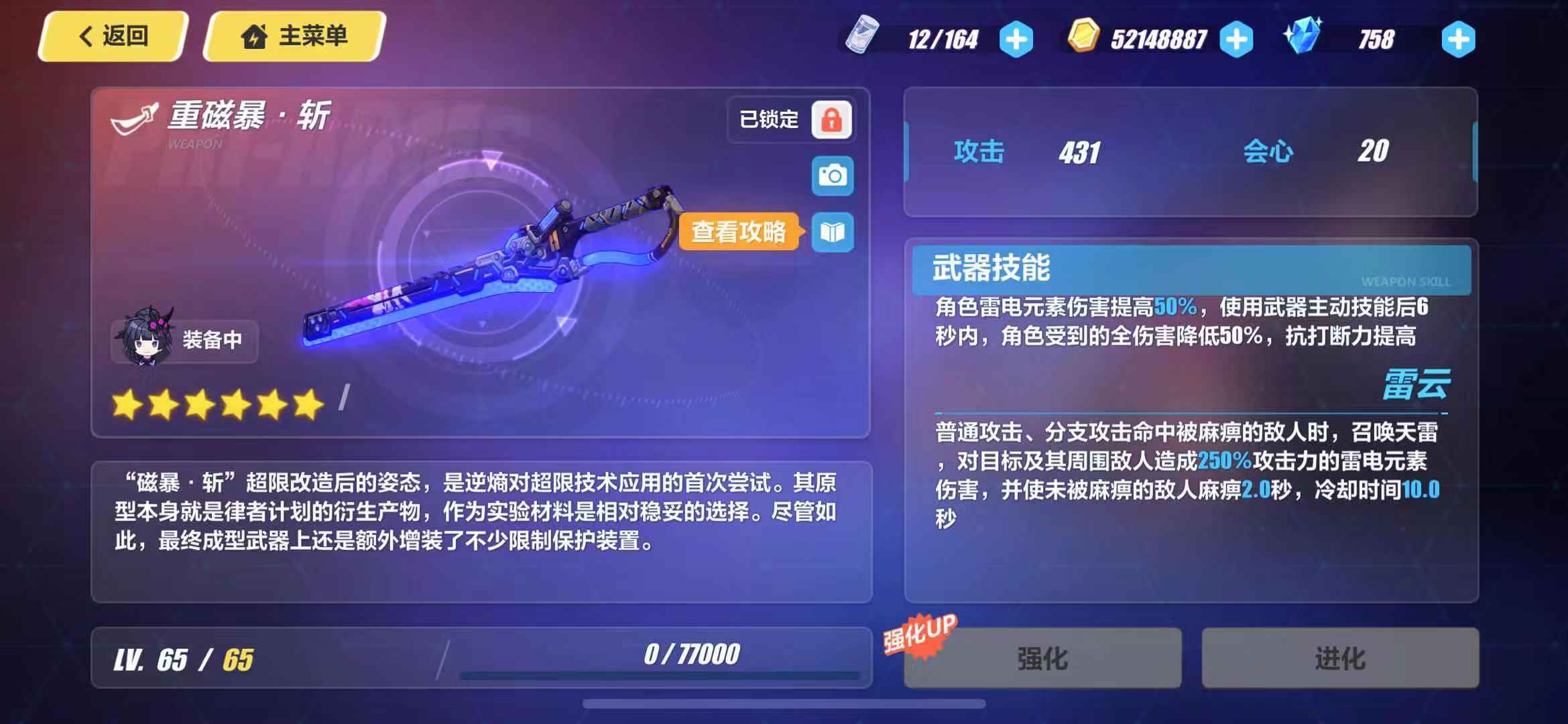The image size is (1568, 724).
Task: Toggle the weapon lock padlock icon
Action: point(833,119)
